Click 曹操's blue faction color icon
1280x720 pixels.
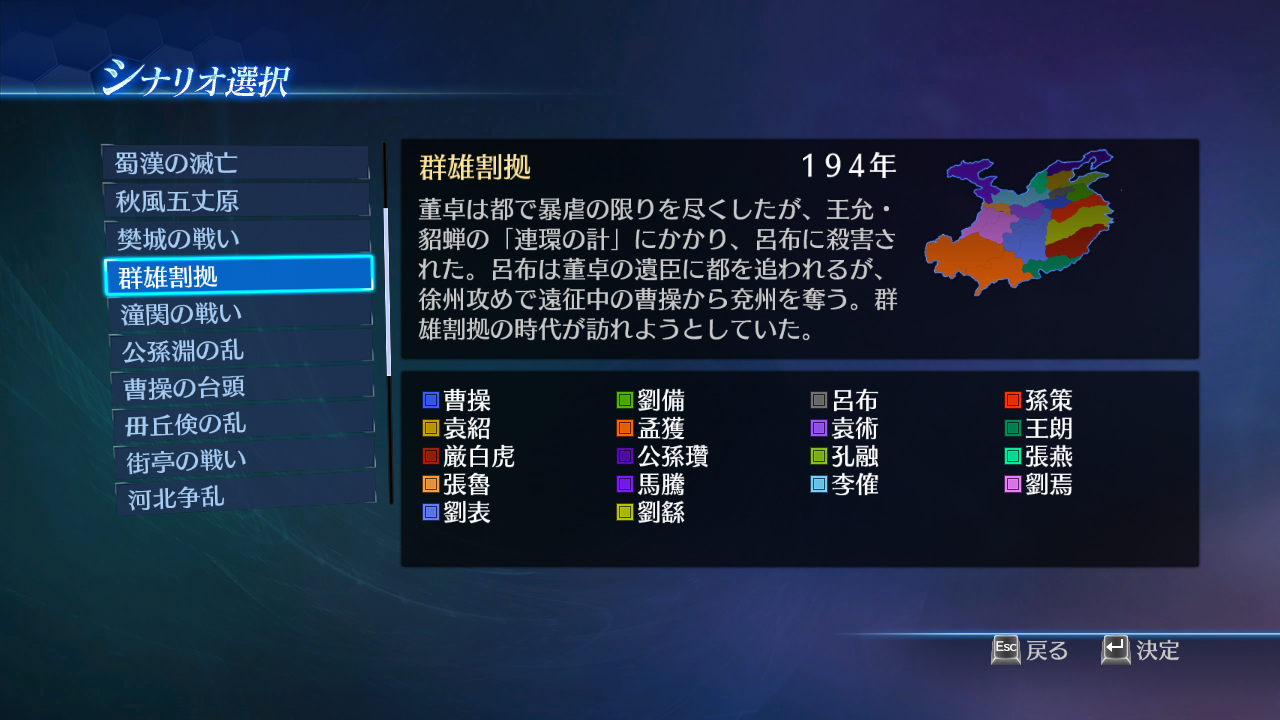[432, 399]
